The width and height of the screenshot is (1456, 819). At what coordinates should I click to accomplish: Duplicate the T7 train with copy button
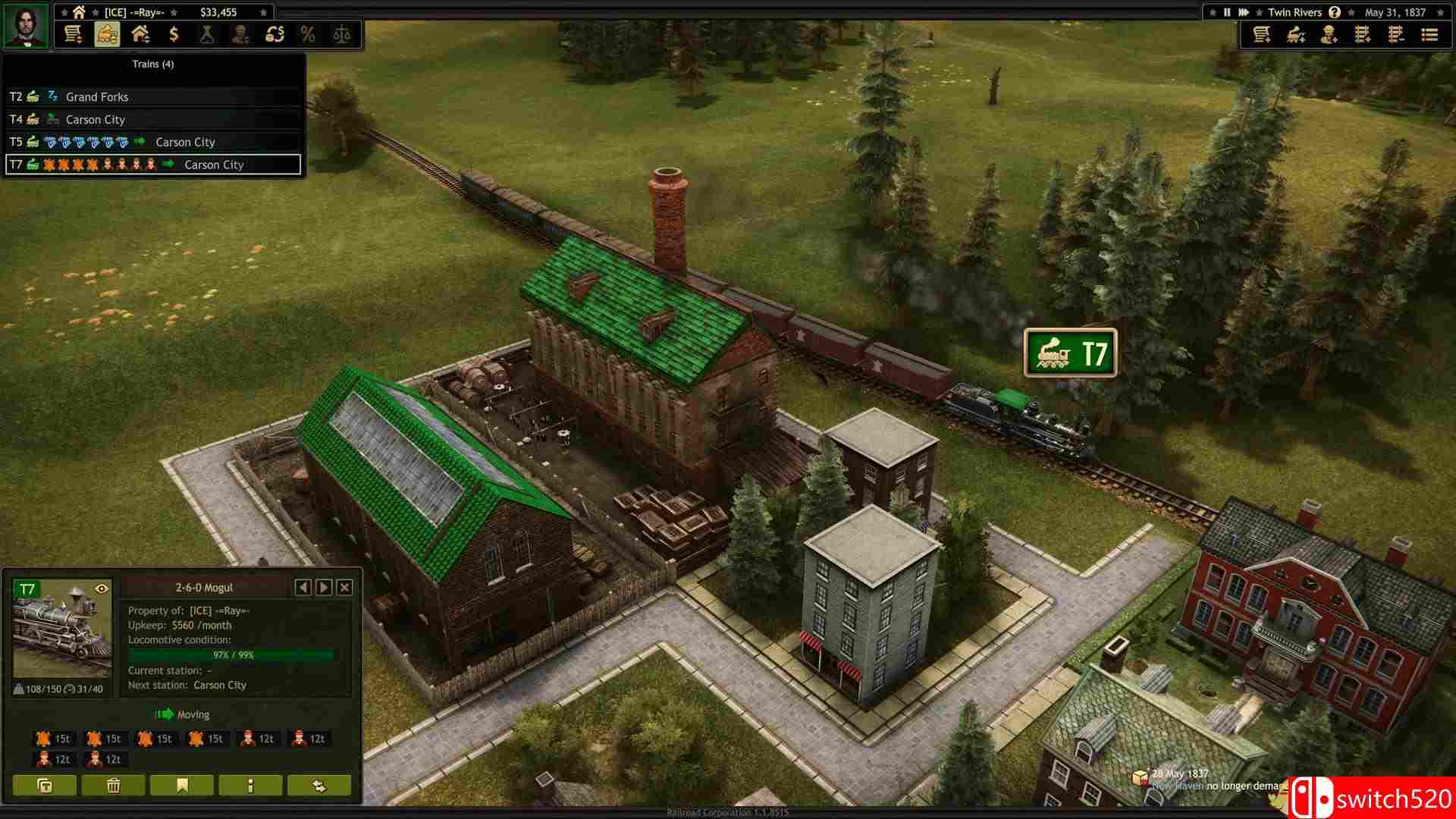(x=44, y=786)
